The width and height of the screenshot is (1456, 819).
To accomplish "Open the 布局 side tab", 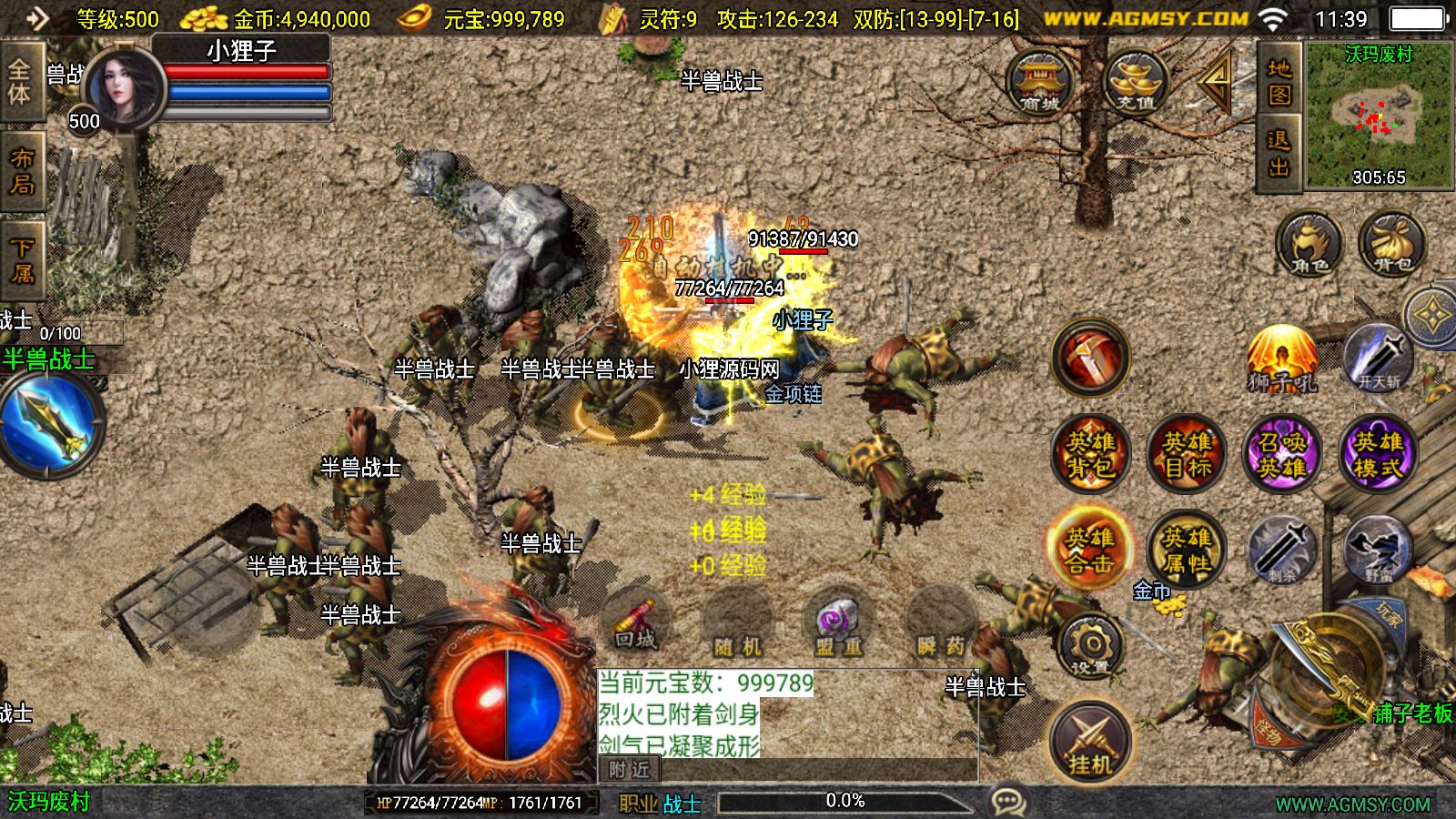I will coord(22,171).
